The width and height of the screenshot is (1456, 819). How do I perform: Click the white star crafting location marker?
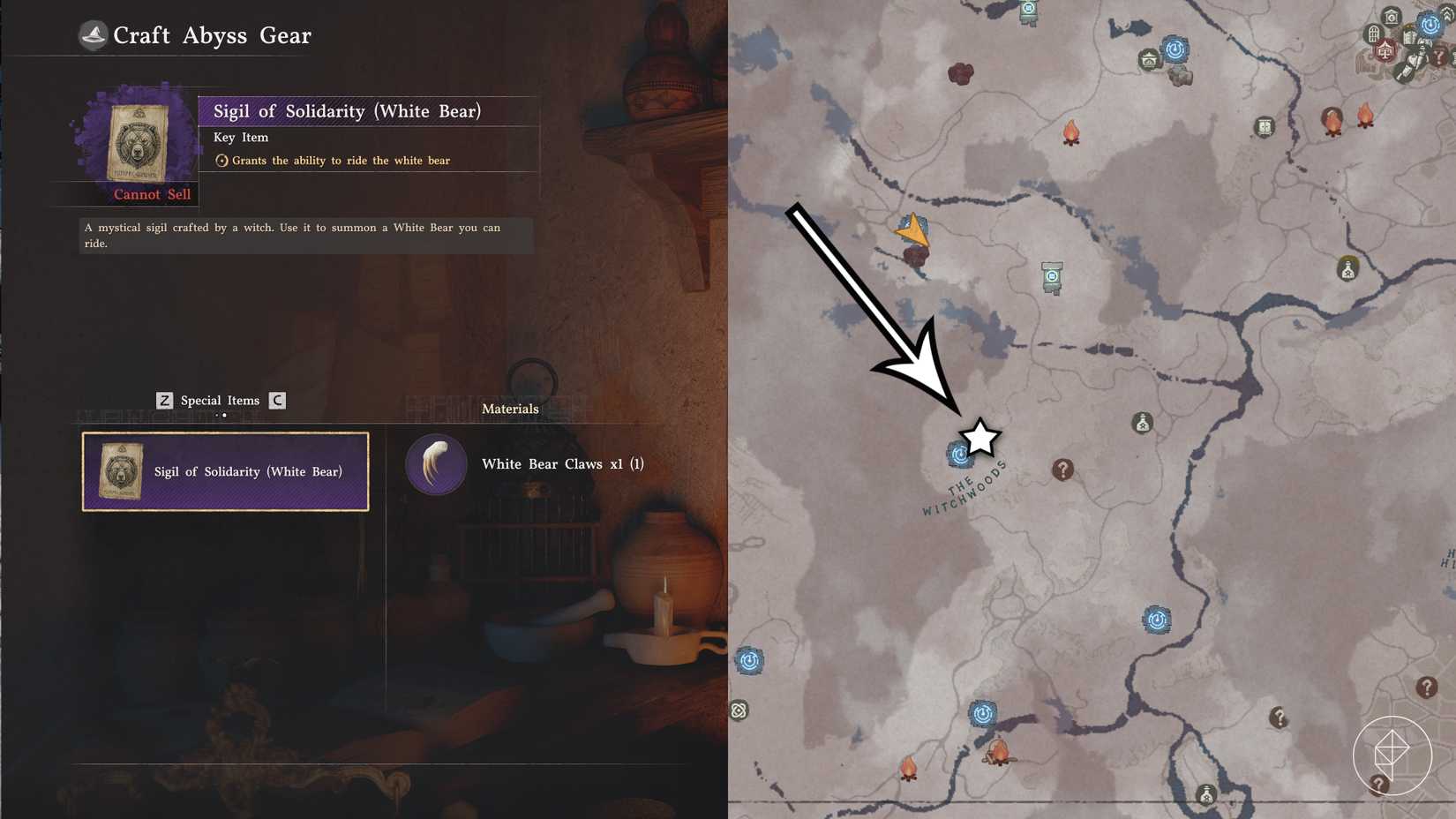point(979,436)
